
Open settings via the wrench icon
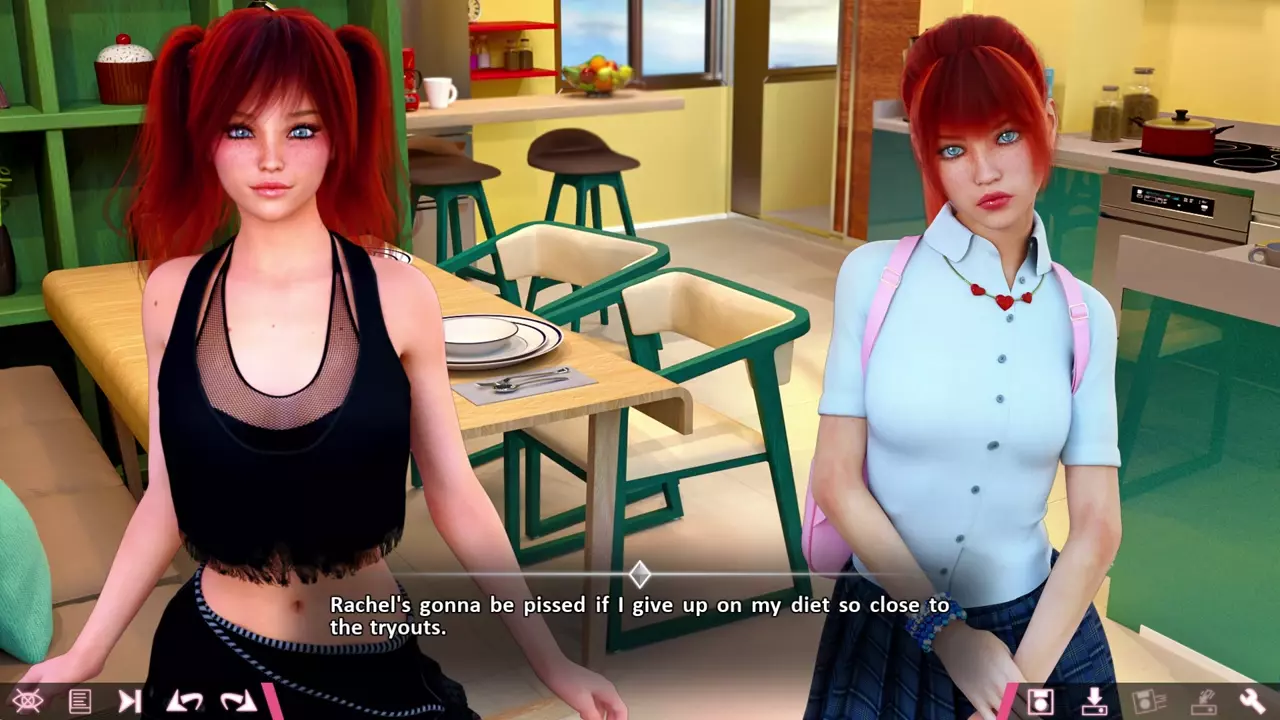(x=1253, y=700)
